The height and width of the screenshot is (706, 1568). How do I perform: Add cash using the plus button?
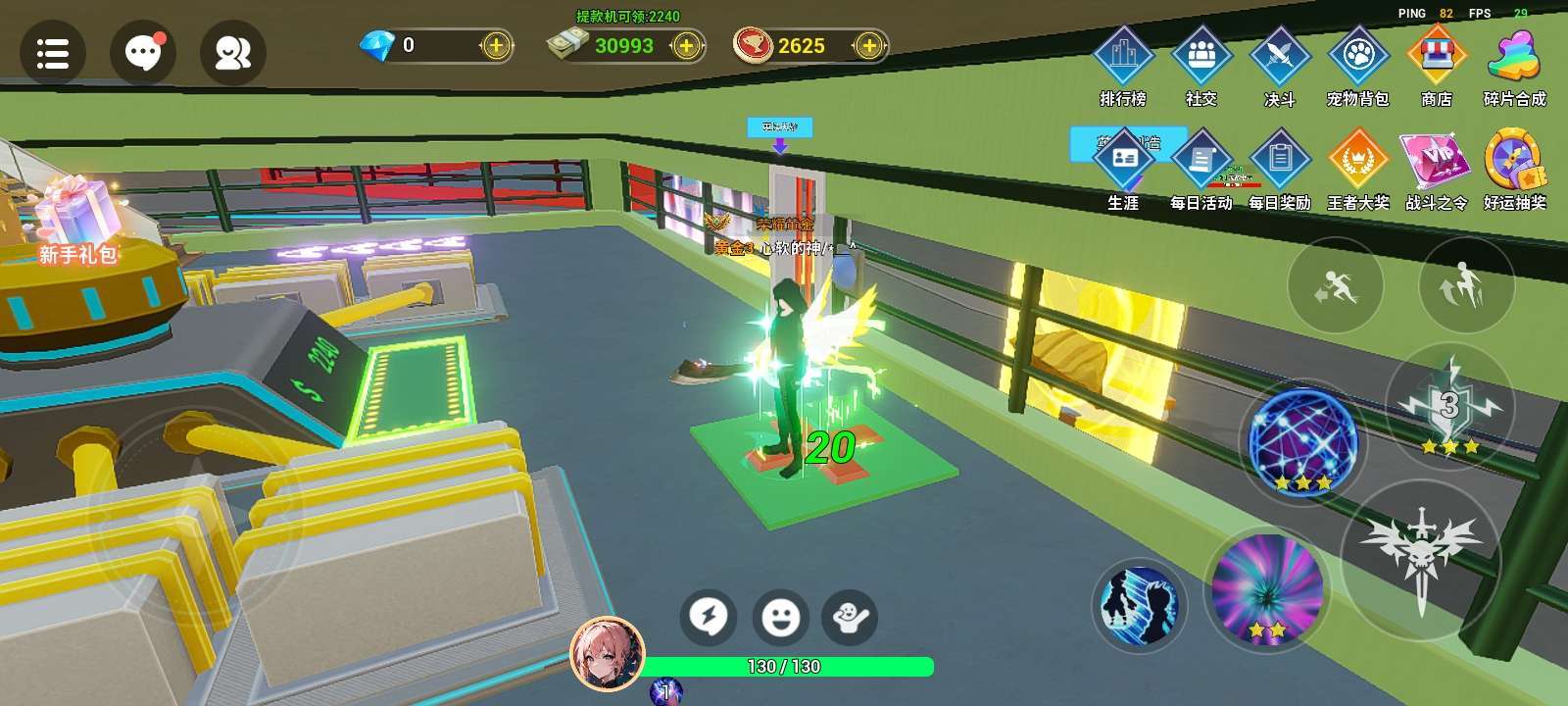tap(686, 46)
